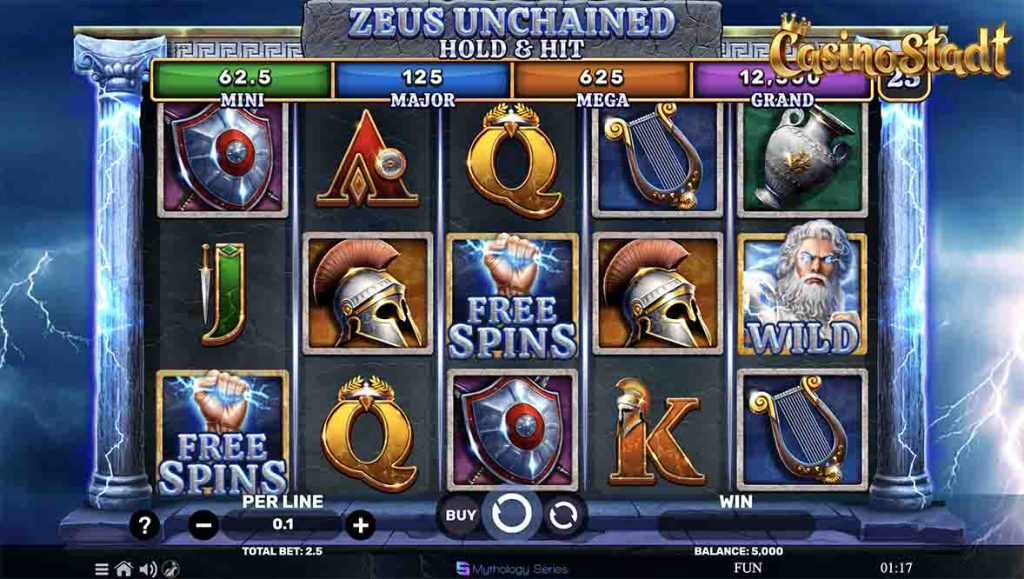Viewport: 1024px width, 579px height.
Task: Increase the per line bet
Action: click(361, 524)
